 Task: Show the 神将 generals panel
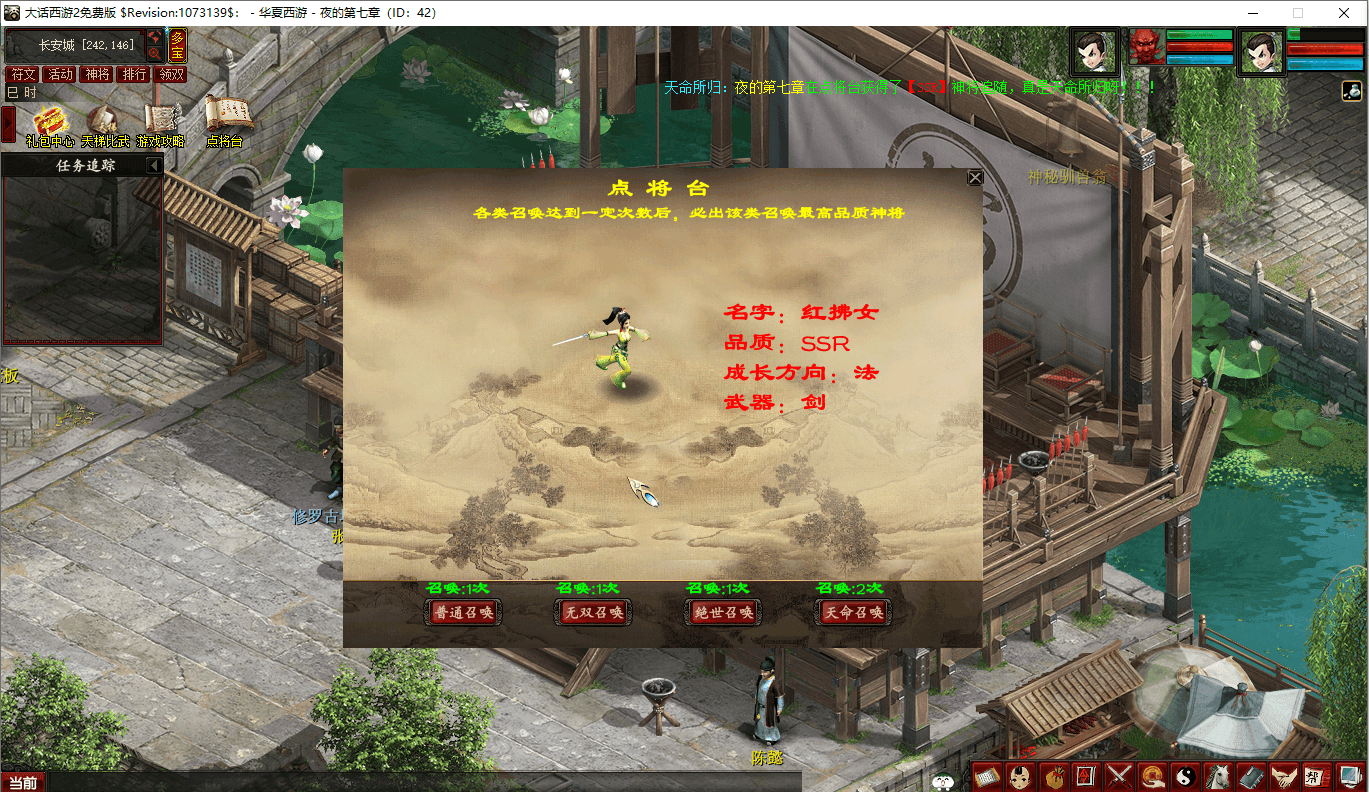tap(97, 74)
